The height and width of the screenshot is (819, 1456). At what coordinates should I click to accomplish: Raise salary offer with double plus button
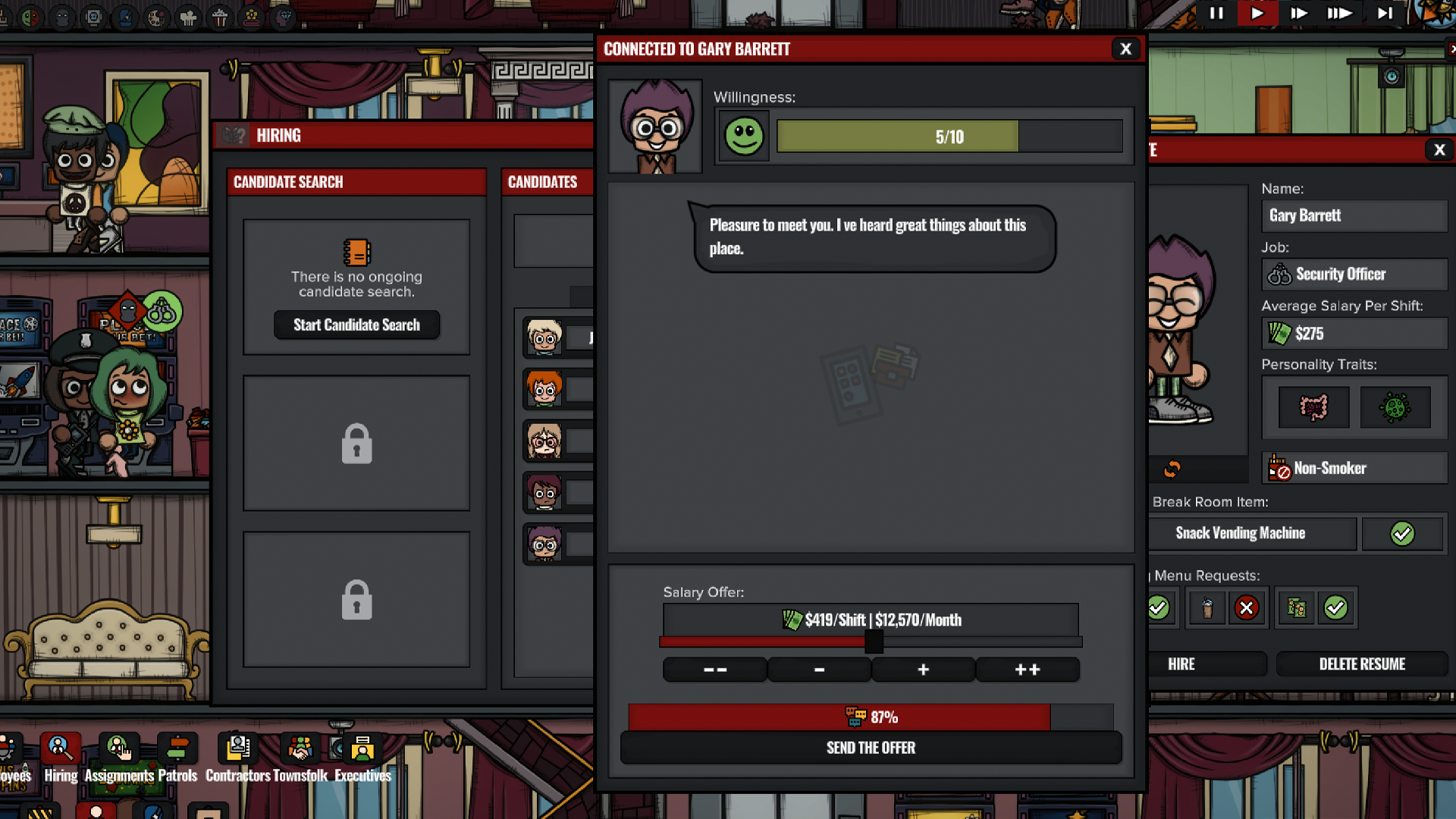point(1027,670)
